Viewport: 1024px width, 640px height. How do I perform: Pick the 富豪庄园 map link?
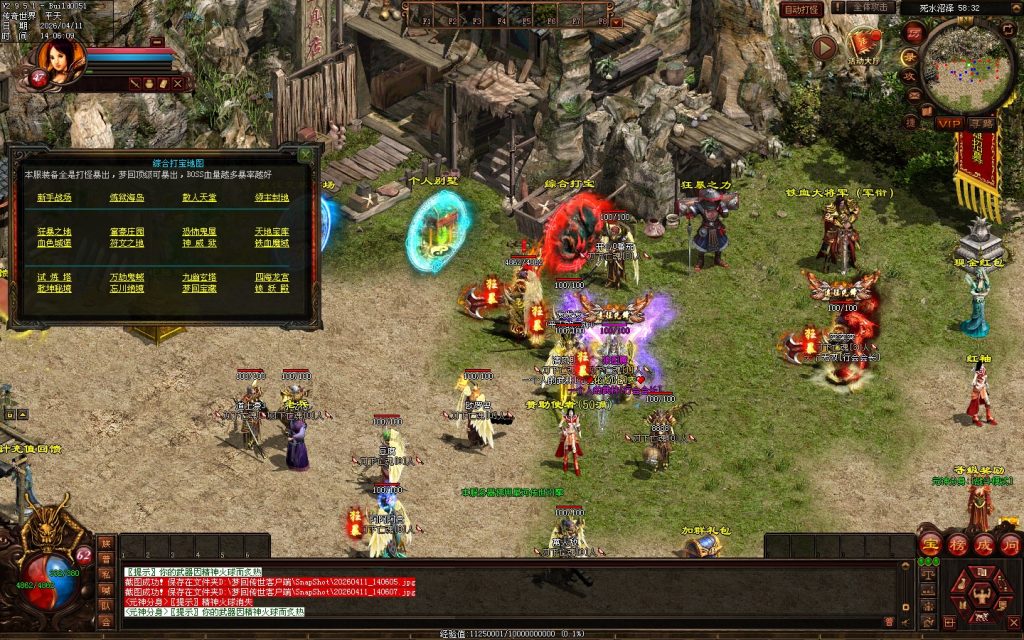pos(126,231)
